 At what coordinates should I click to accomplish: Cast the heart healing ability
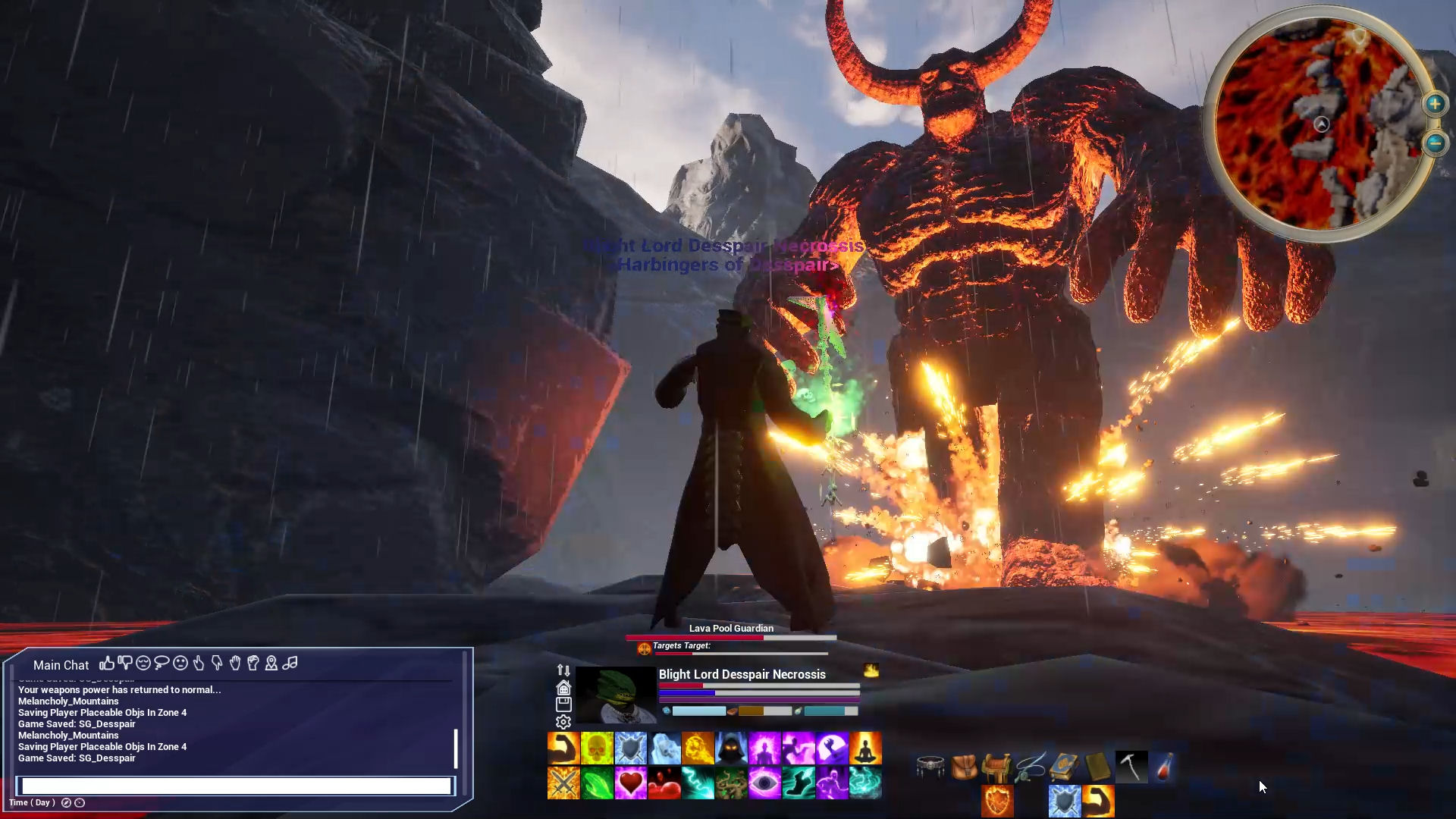631,783
